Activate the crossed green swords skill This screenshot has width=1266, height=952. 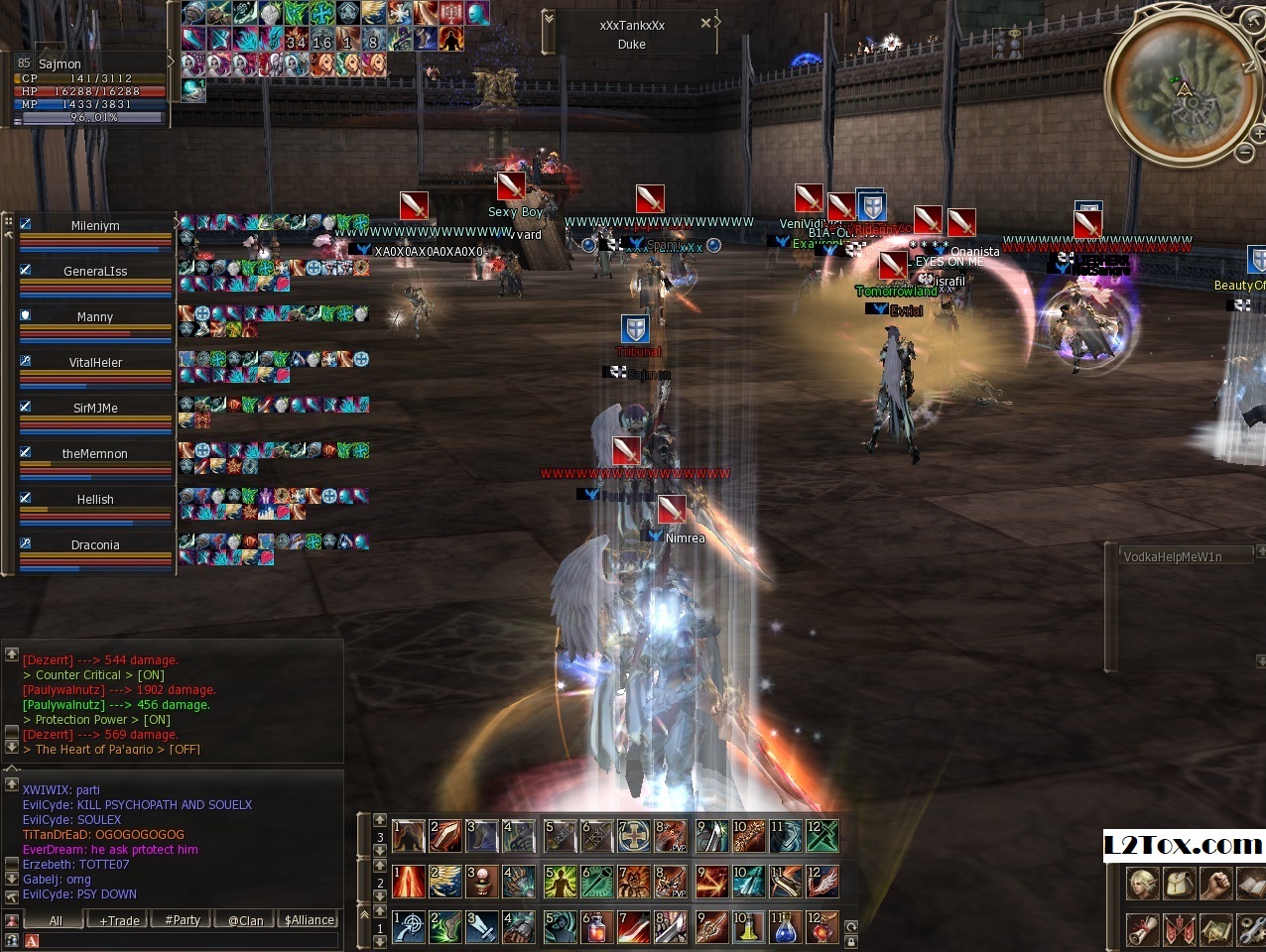click(x=823, y=836)
